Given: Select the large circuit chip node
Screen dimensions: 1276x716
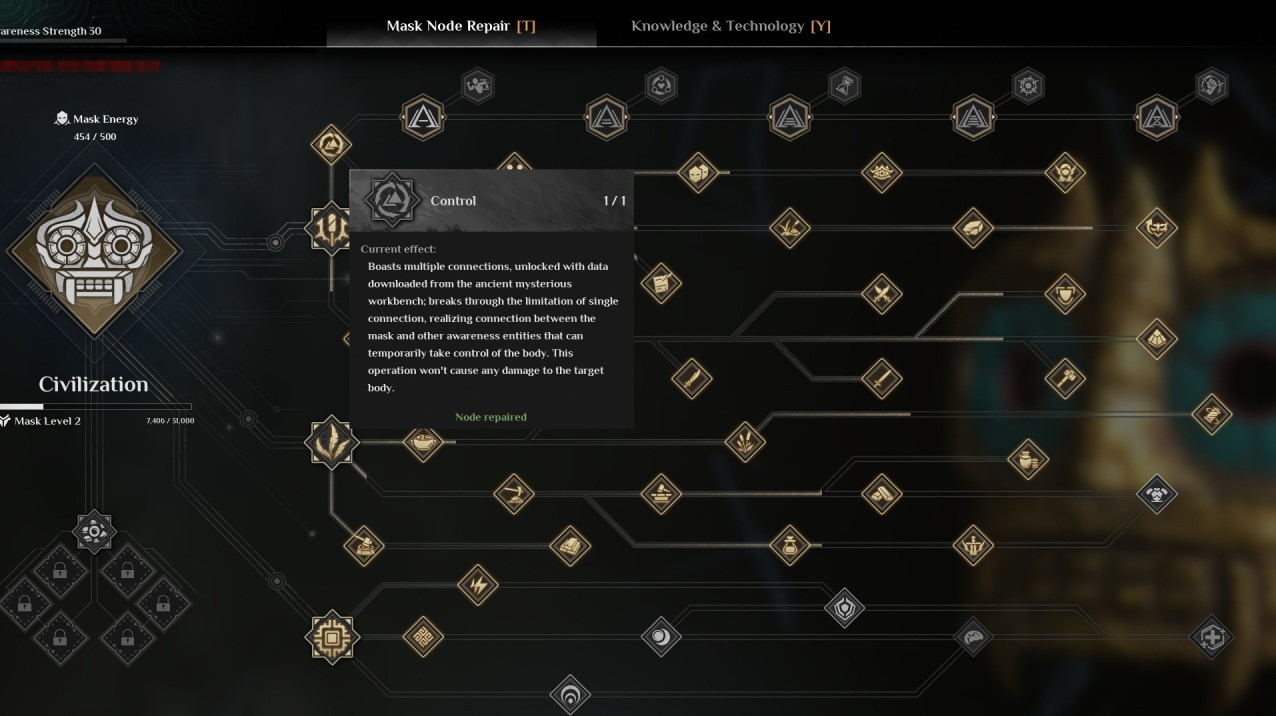Looking at the screenshot, I should click(331, 636).
